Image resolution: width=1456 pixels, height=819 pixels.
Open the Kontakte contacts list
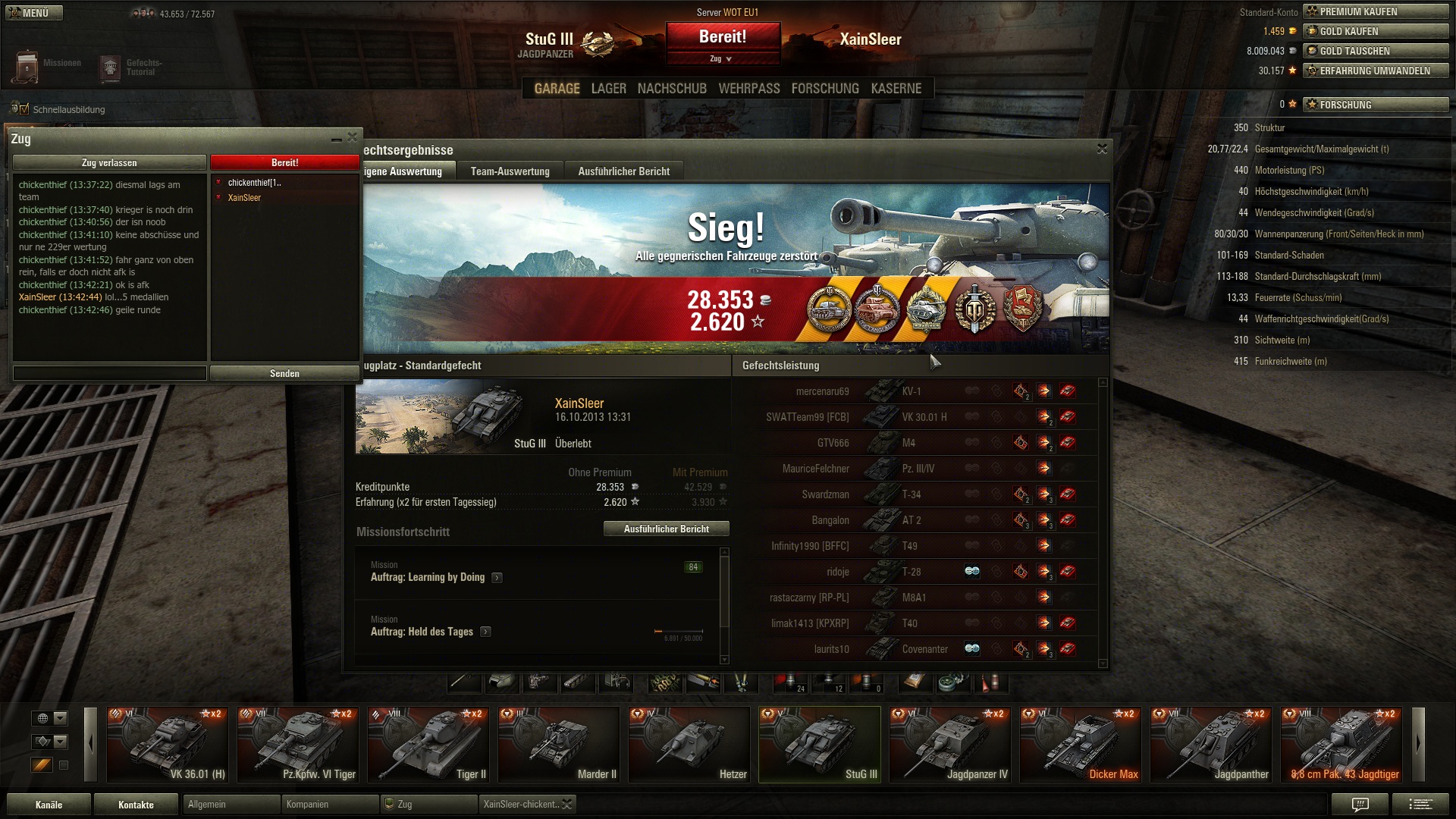click(x=136, y=805)
